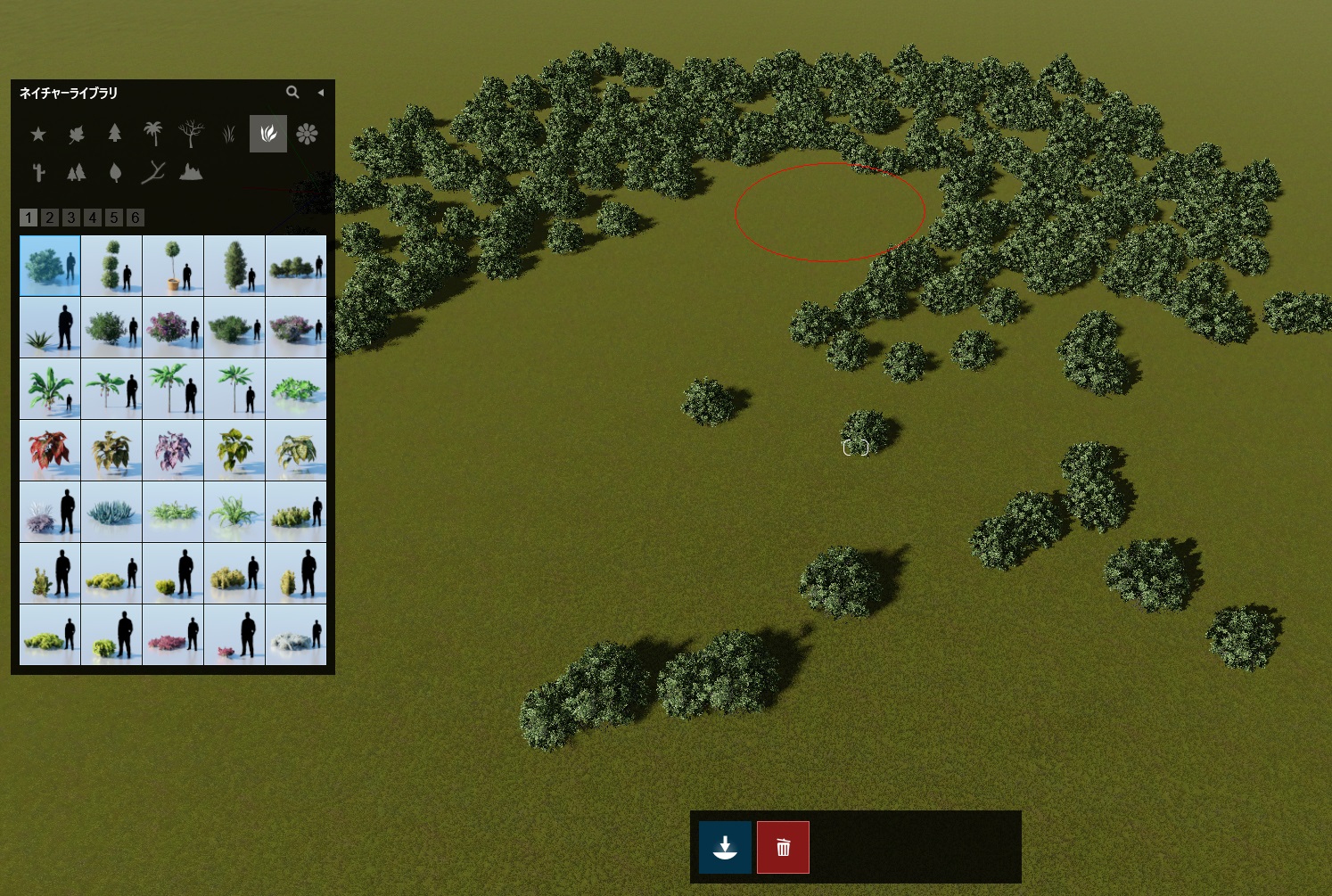Activate the blue place-object button
The image size is (1332, 896).
click(725, 847)
